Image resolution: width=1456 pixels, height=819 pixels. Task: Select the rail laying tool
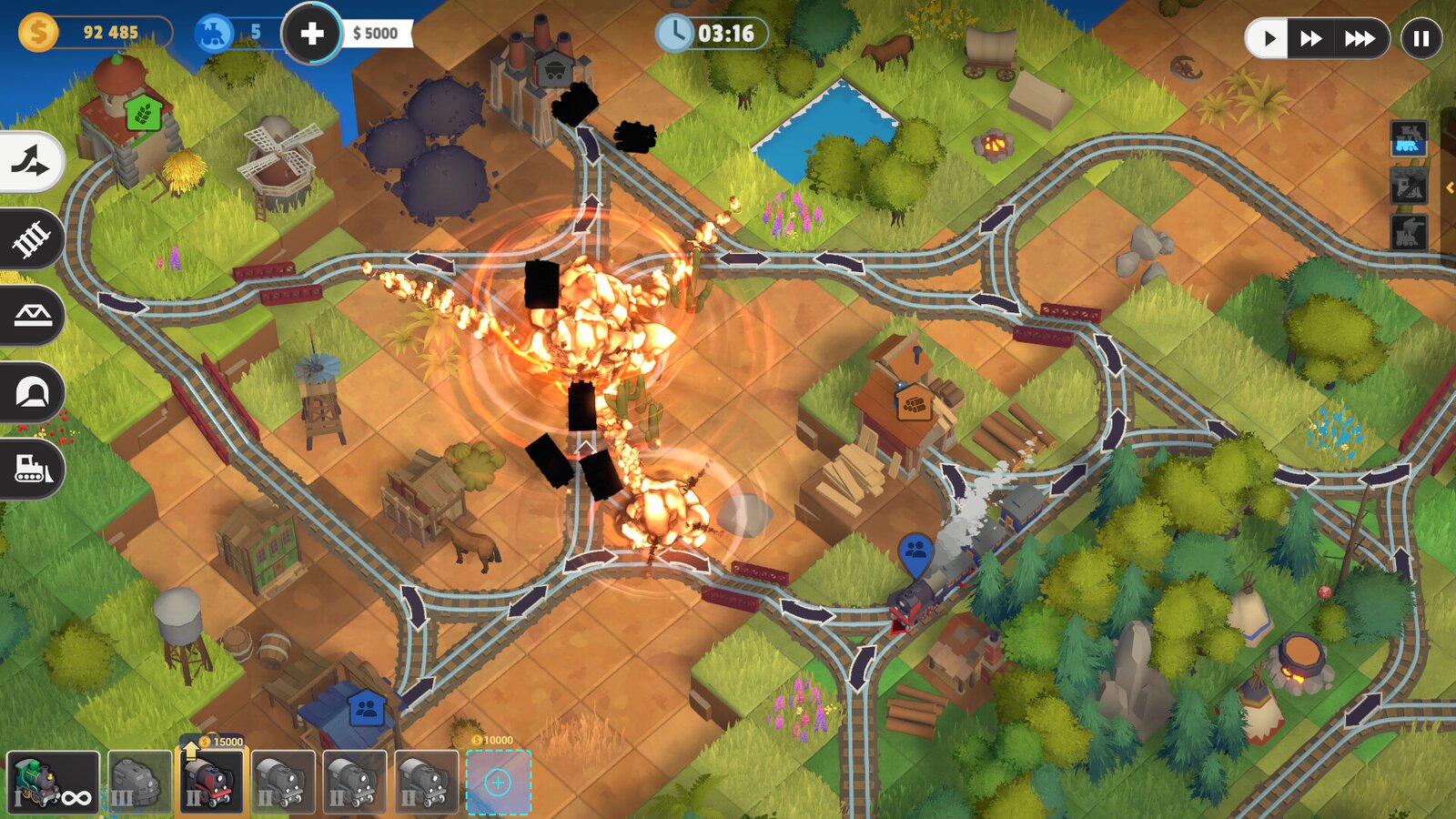pos(28,238)
